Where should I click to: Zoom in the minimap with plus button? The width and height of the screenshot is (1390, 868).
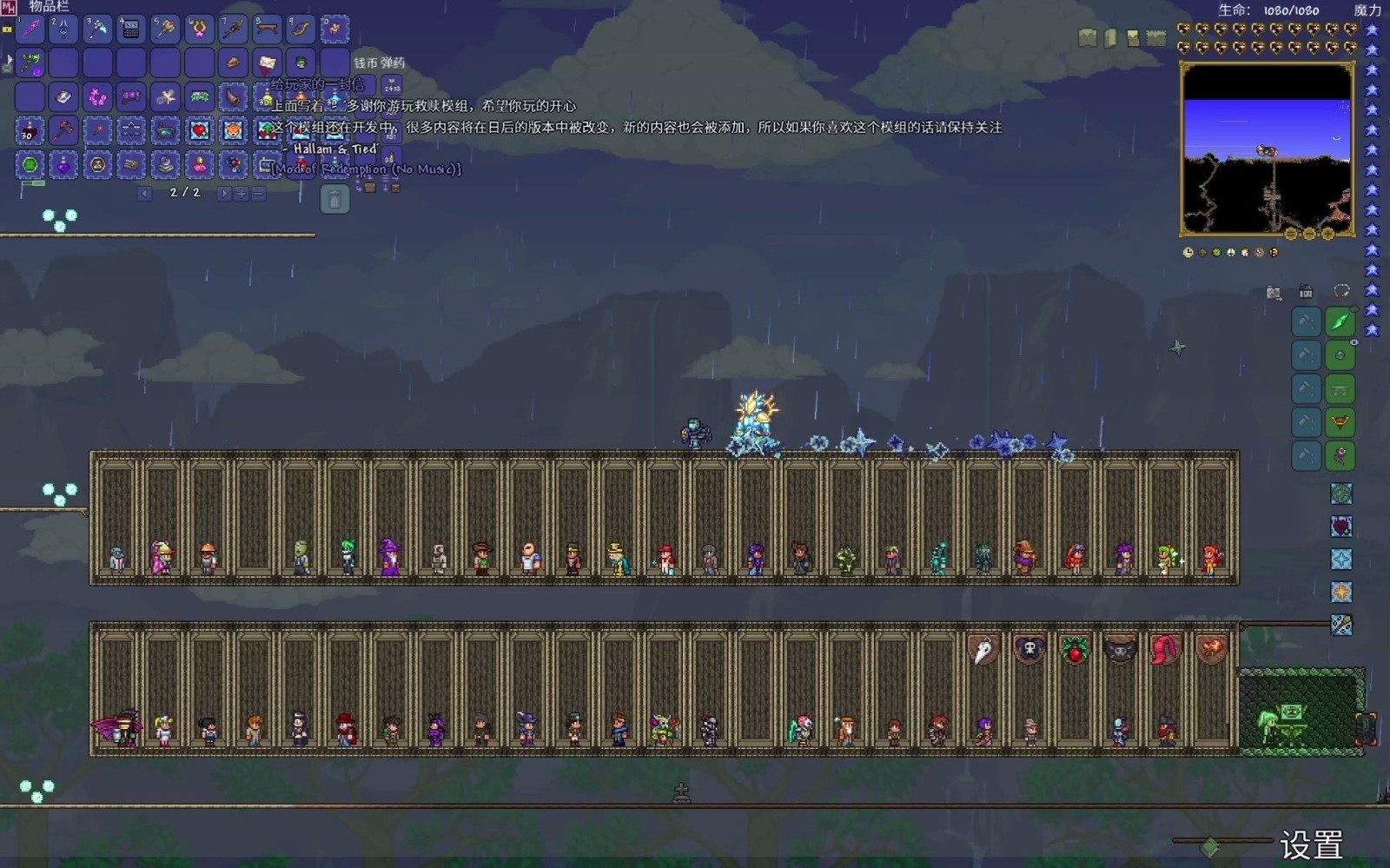click(1327, 234)
